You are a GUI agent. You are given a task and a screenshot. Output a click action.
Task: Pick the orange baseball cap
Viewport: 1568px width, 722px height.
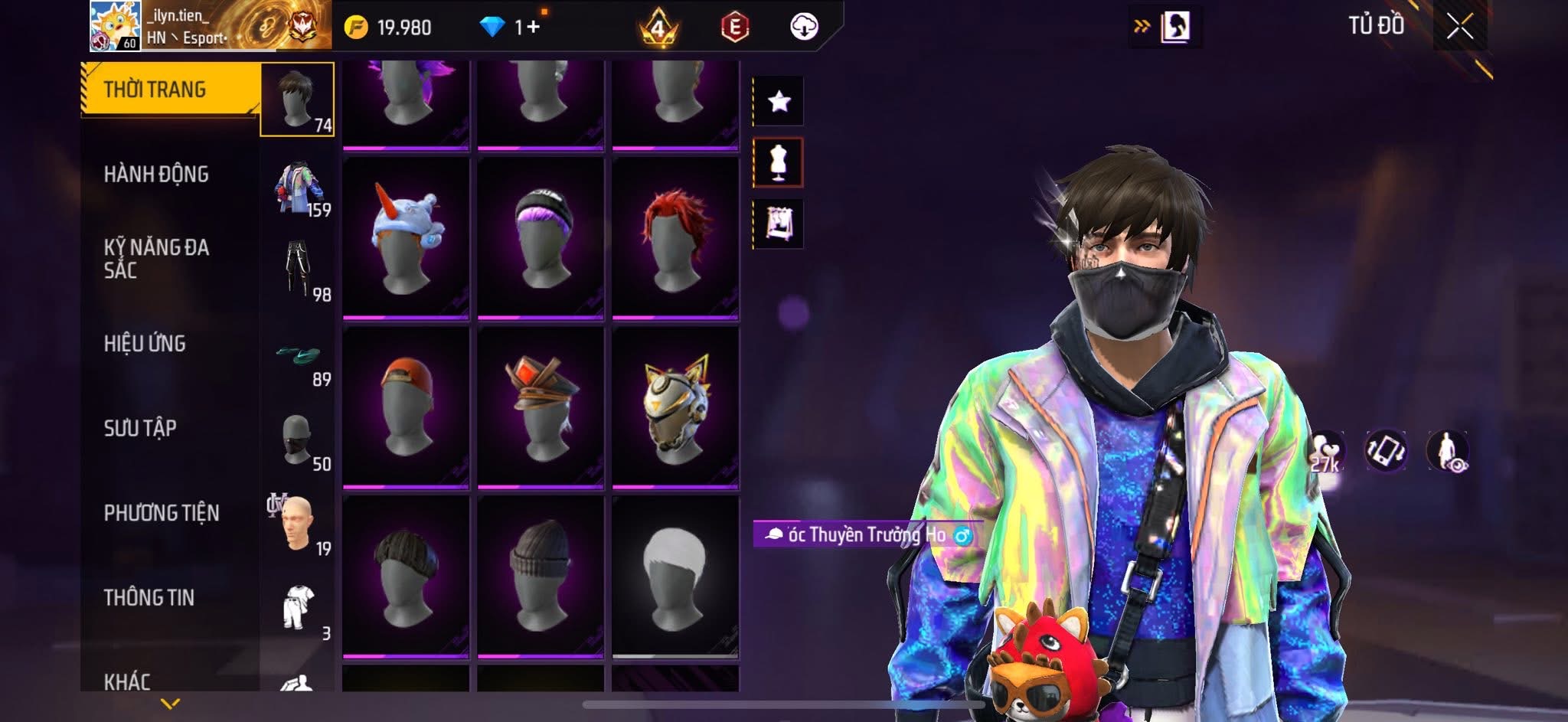pyautogui.click(x=406, y=407)
